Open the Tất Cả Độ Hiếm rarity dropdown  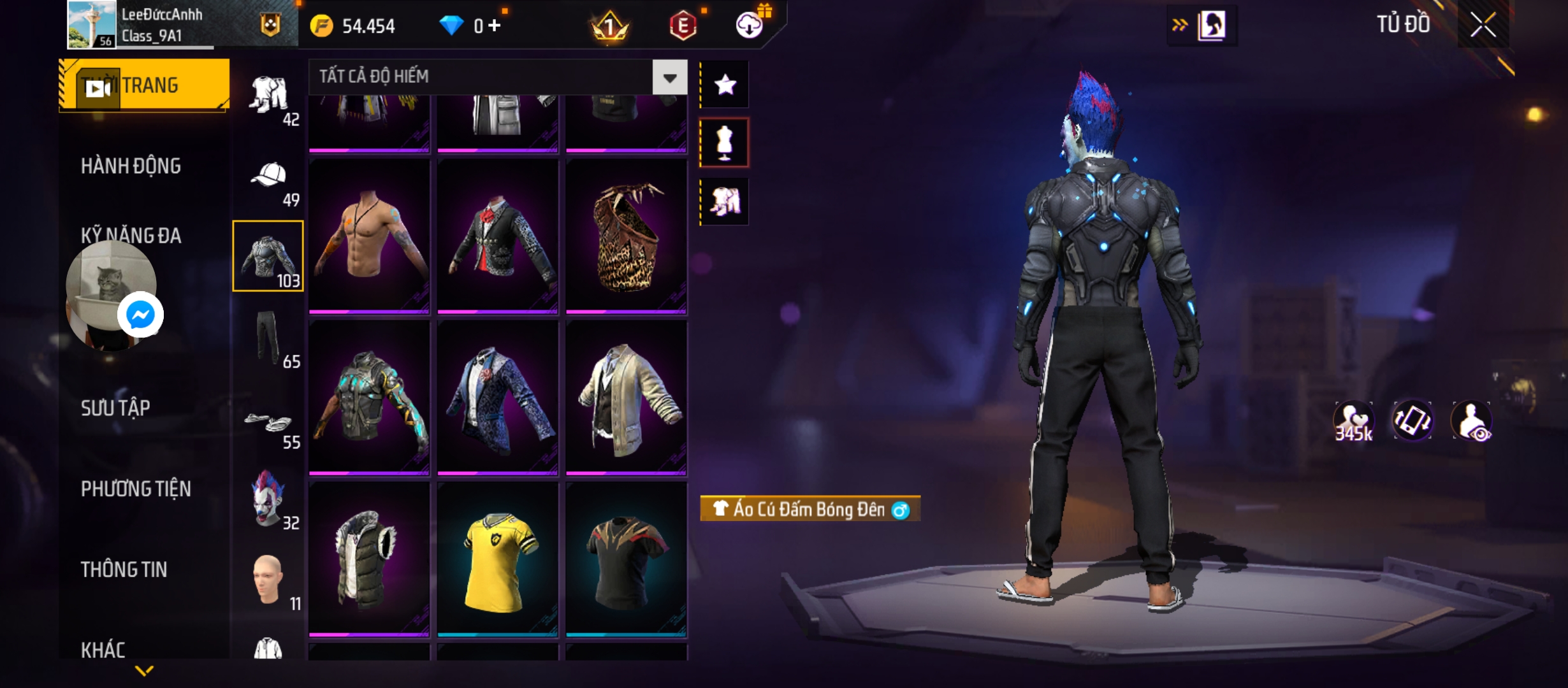[x=669, y=78]
